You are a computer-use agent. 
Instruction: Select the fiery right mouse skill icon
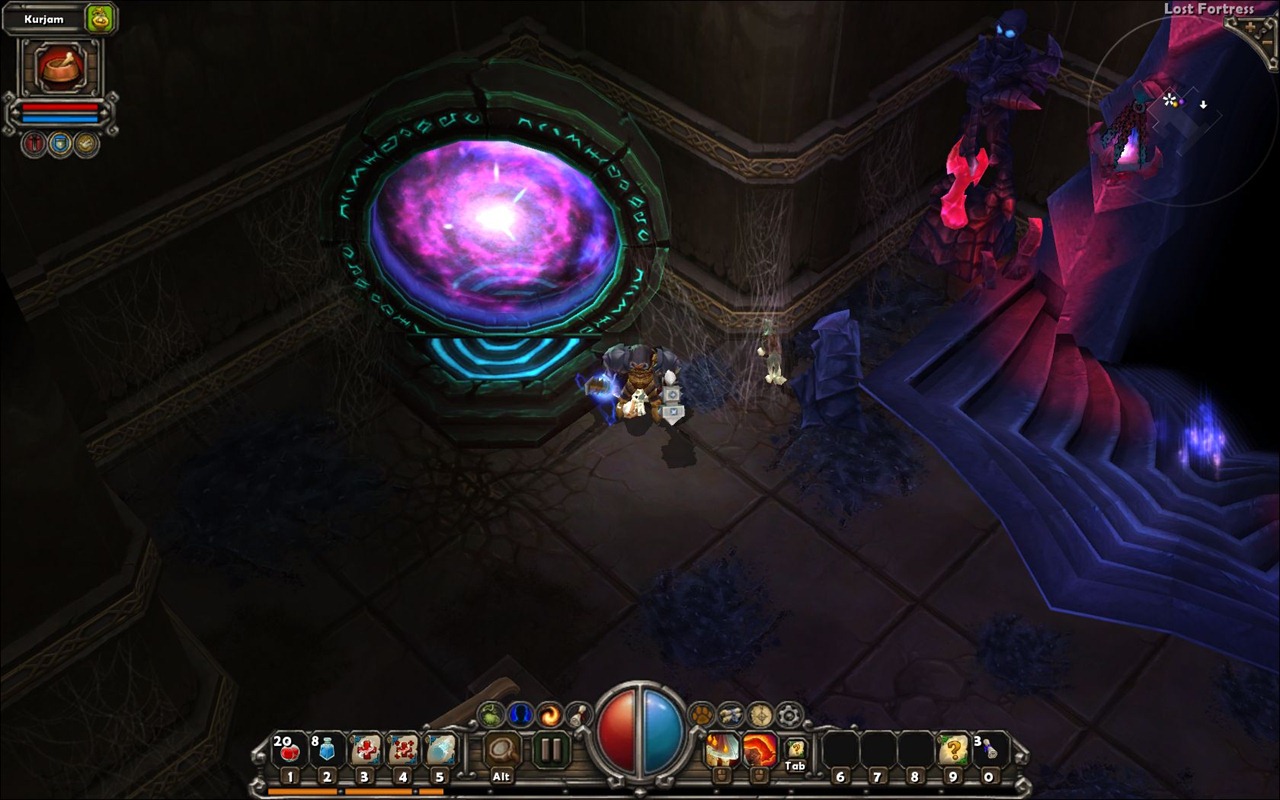[760, 748]
